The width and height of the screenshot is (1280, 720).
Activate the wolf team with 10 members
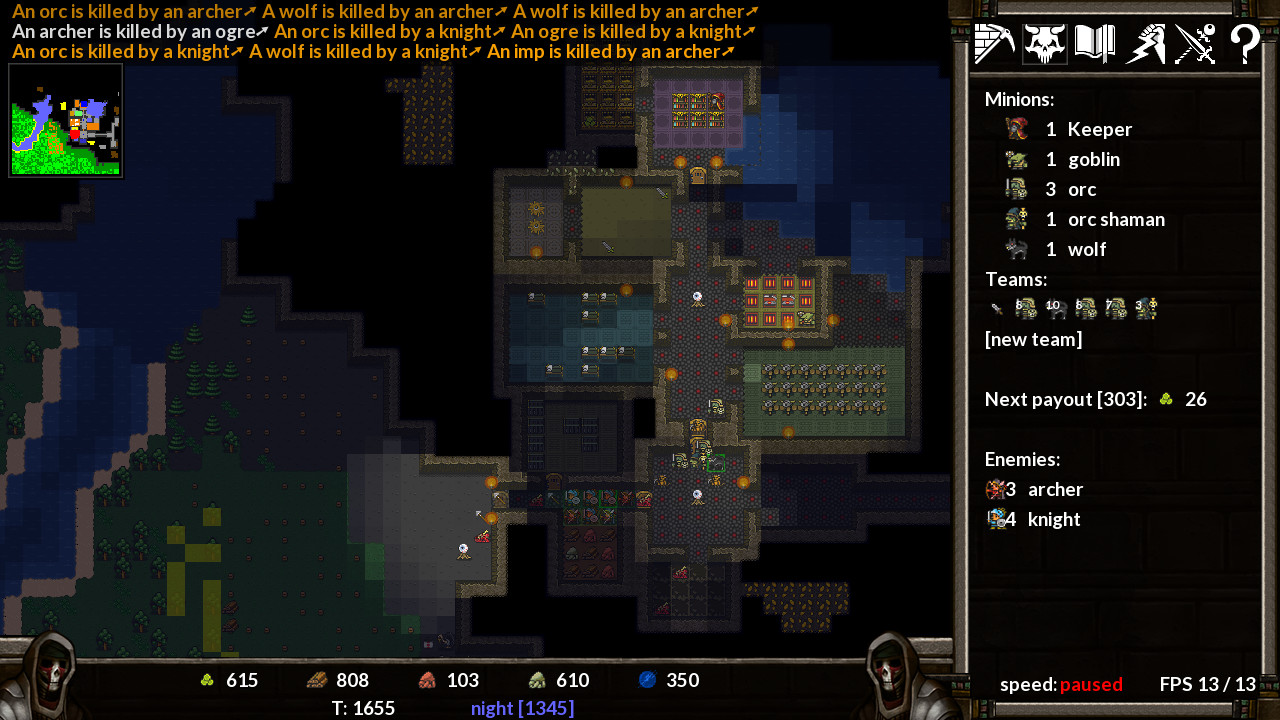click(x=1056, y=309)
